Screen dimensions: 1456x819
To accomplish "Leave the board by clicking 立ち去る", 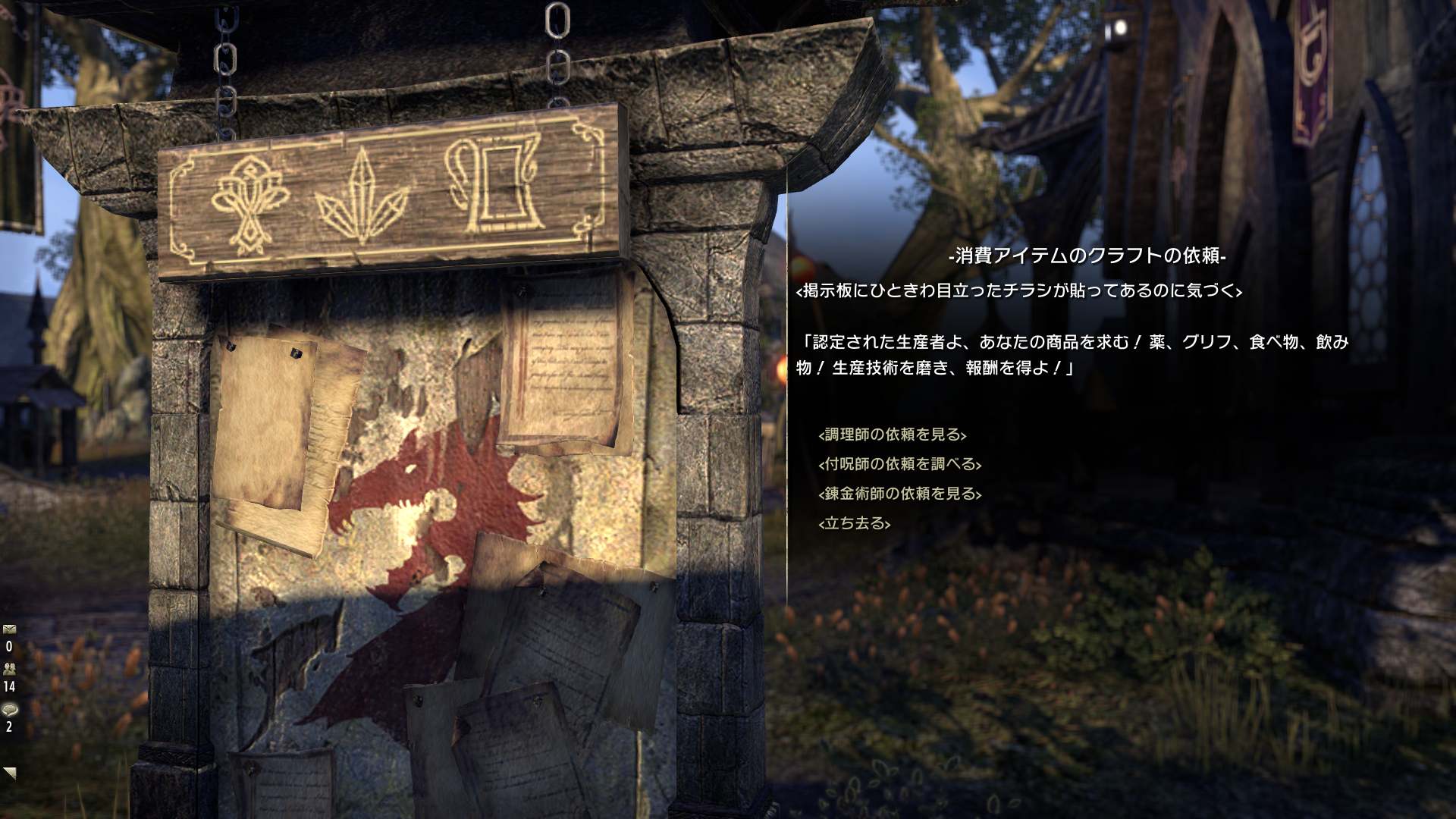I will tap(853, 524).
